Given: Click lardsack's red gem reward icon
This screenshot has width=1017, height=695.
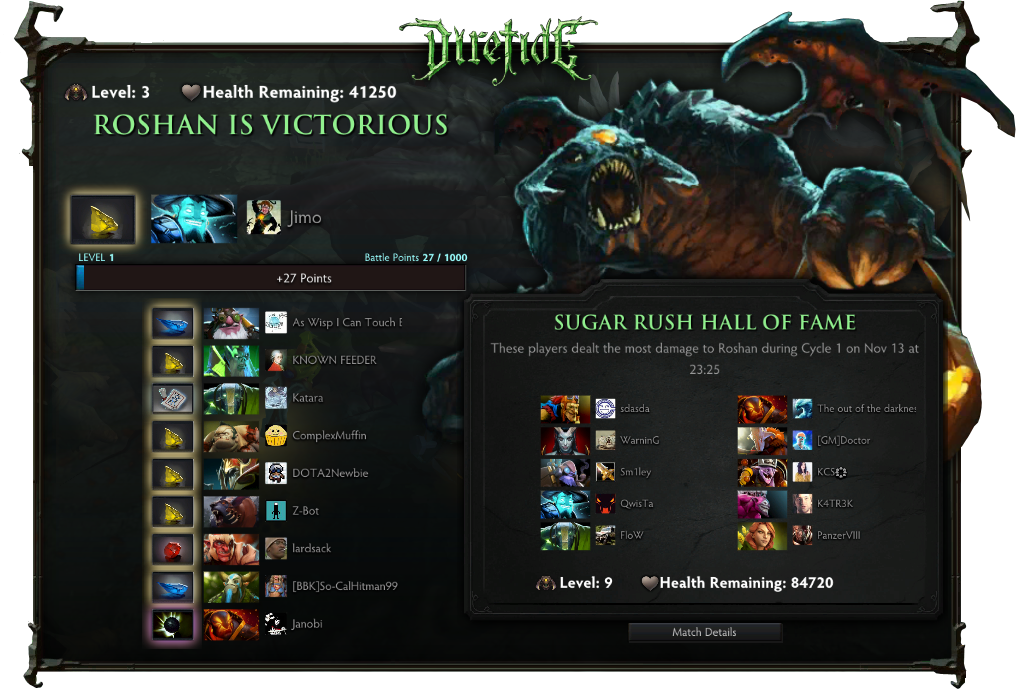Looking at the screenshot, I should (172, 549).
